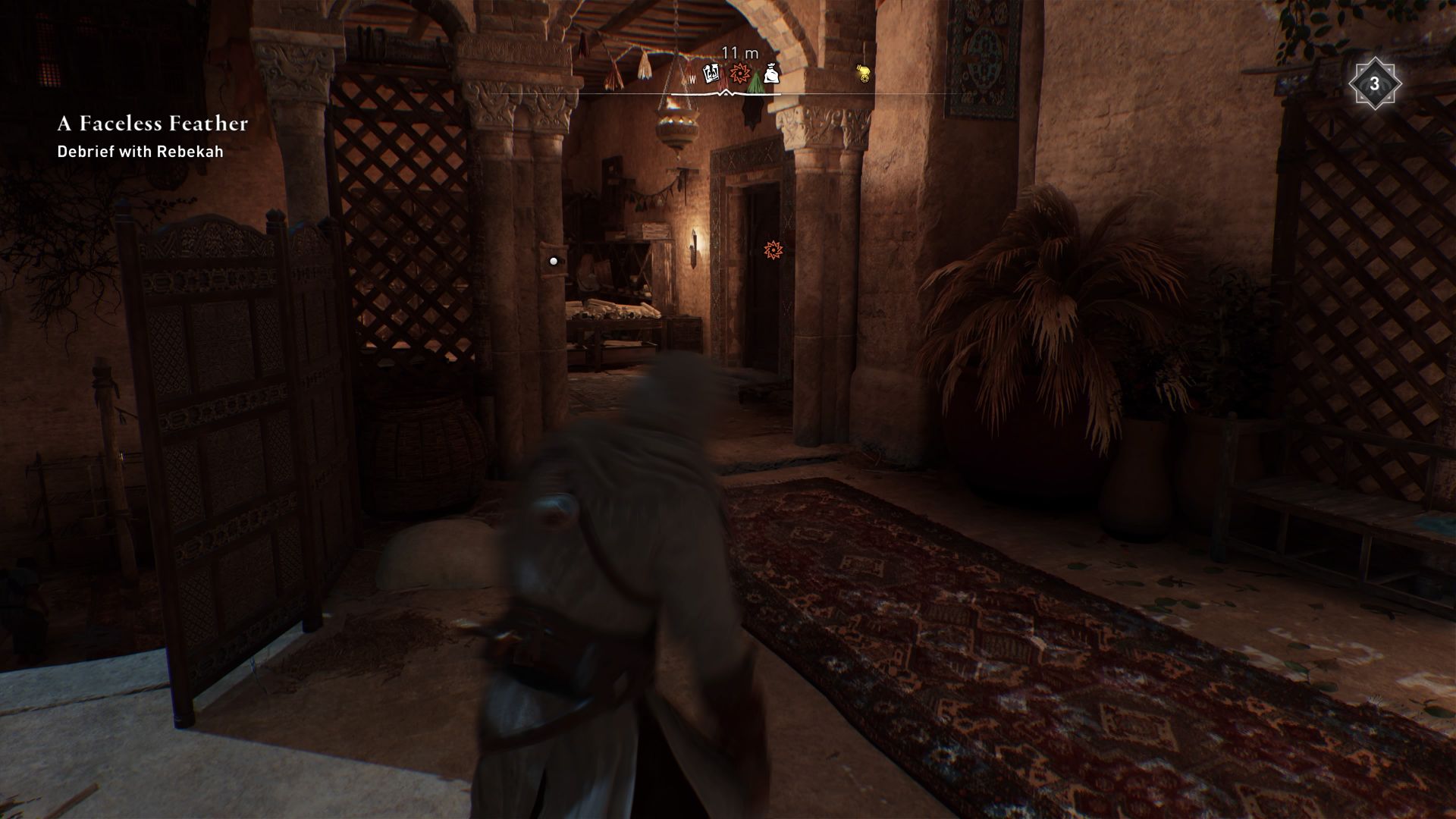Click the yellow collectible gear icon near the compass
The width and height of the screenshot is (1456, 819).
[x=862, y=71]
